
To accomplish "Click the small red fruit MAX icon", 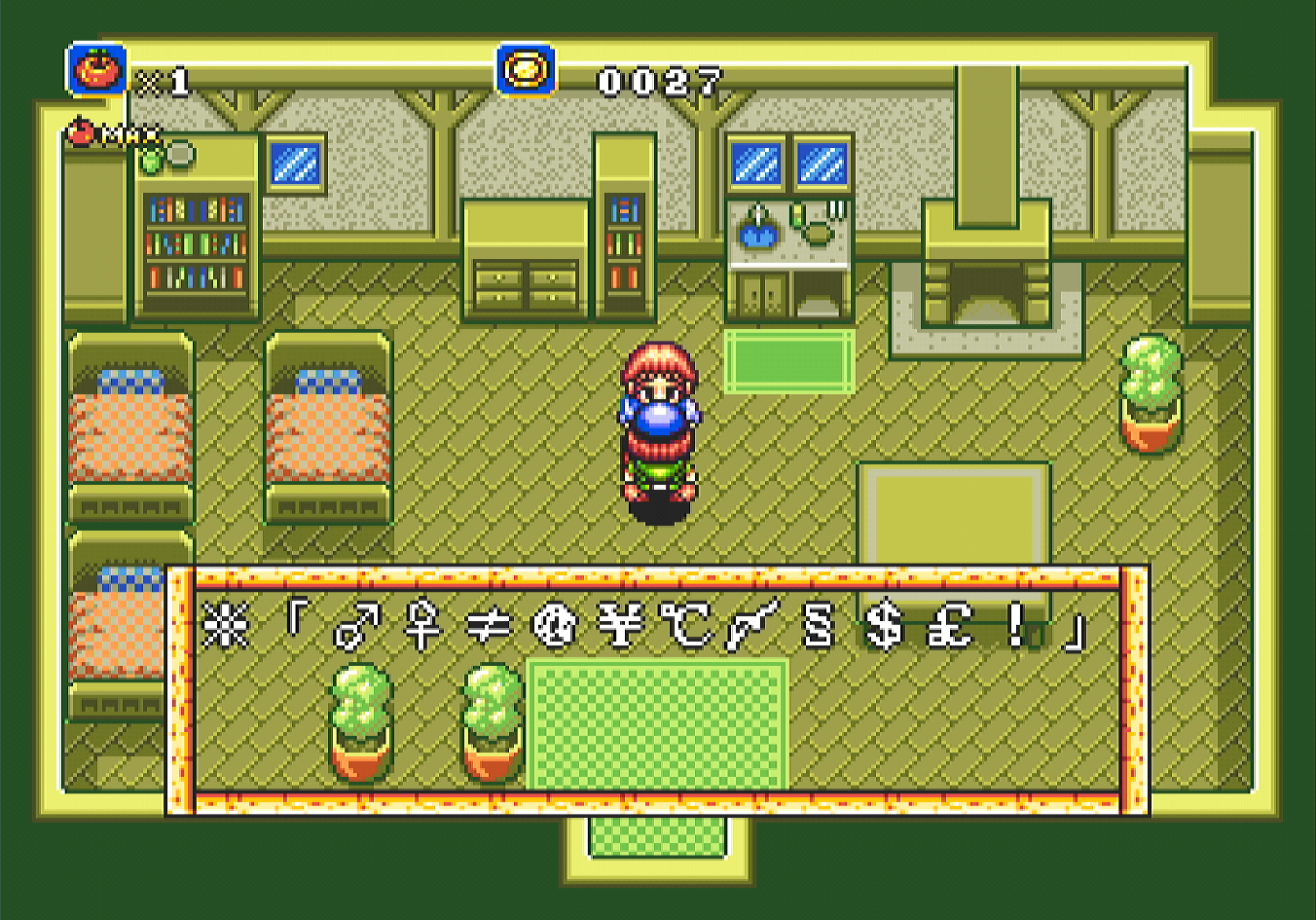I will 82,130.
